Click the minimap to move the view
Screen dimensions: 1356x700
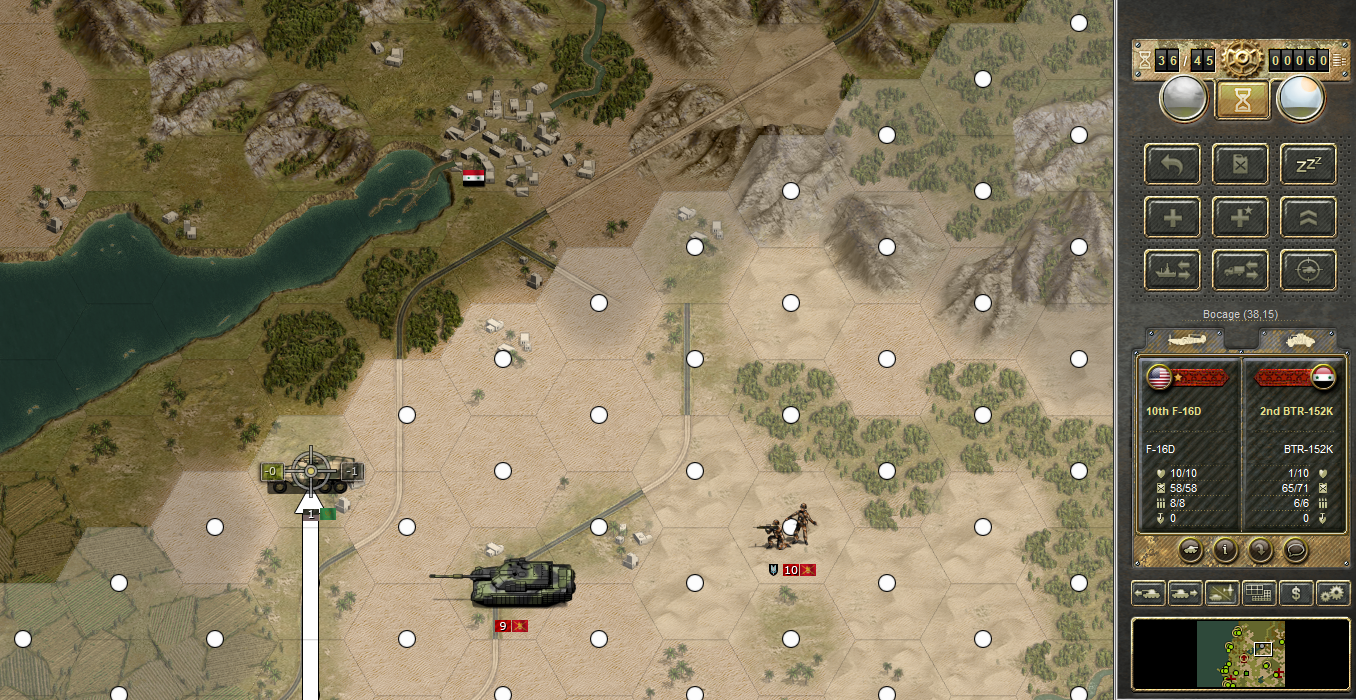coord(1240,657)
